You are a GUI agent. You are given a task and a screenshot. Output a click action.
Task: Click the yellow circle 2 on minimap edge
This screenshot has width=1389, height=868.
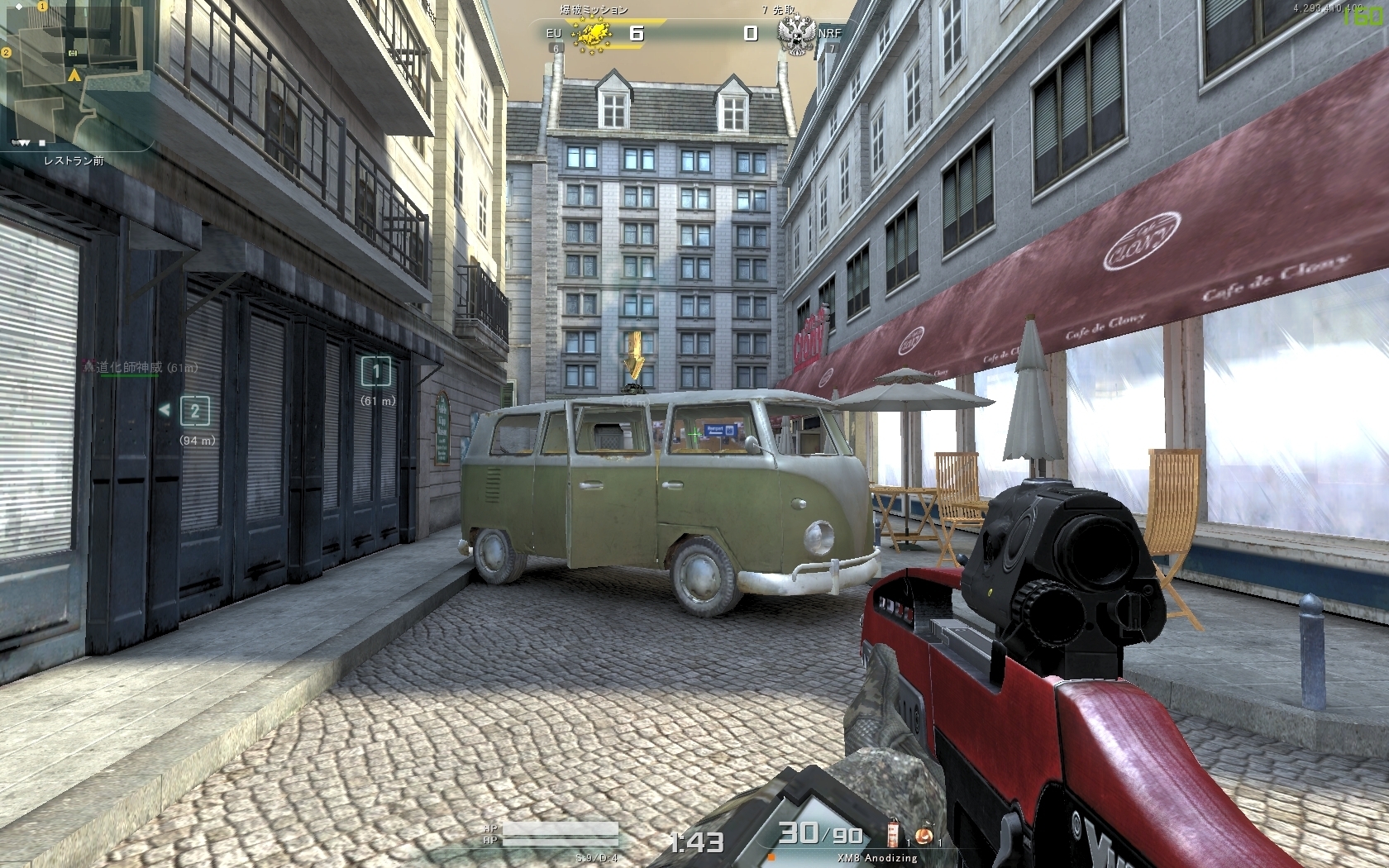(x=6, y=52)
